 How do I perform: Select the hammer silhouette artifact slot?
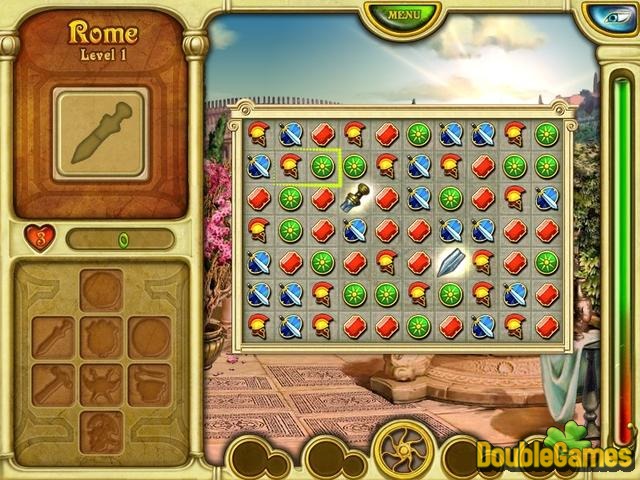[x=54, y=384]
